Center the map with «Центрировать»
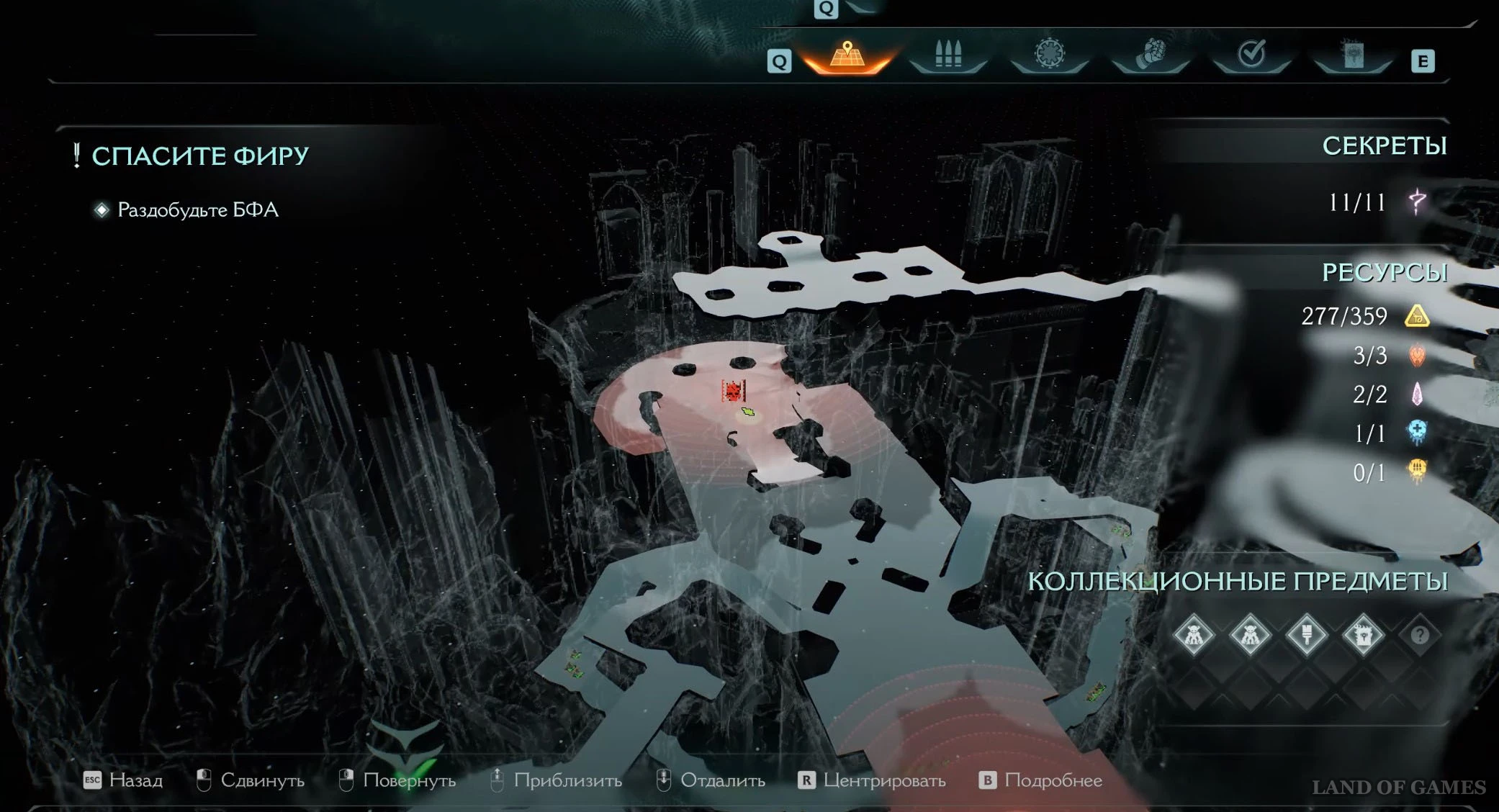This screenshot has height=812, width=1499. tap(873, 780)
